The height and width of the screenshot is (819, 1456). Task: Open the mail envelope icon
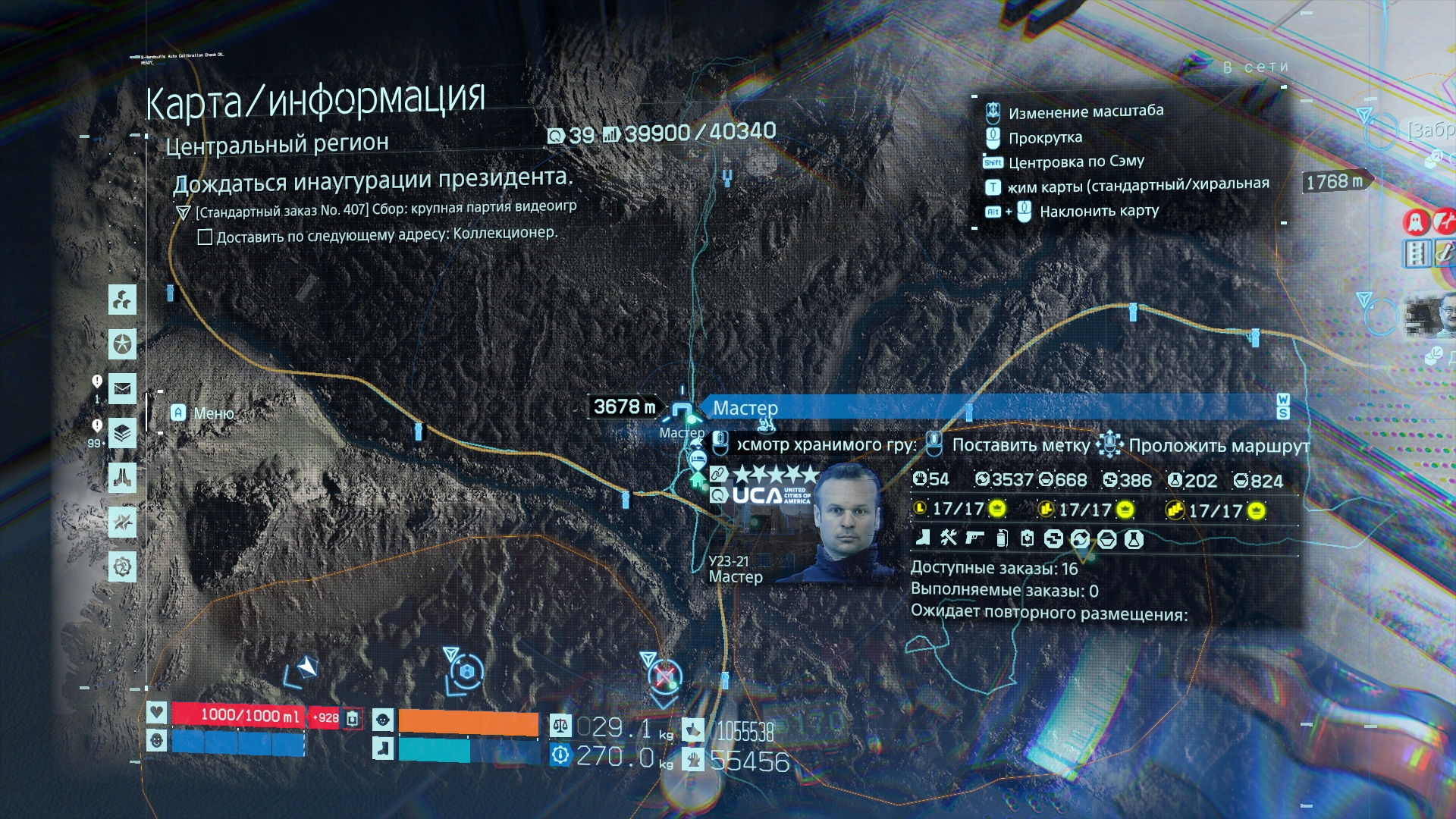click(x=122, y=389)
